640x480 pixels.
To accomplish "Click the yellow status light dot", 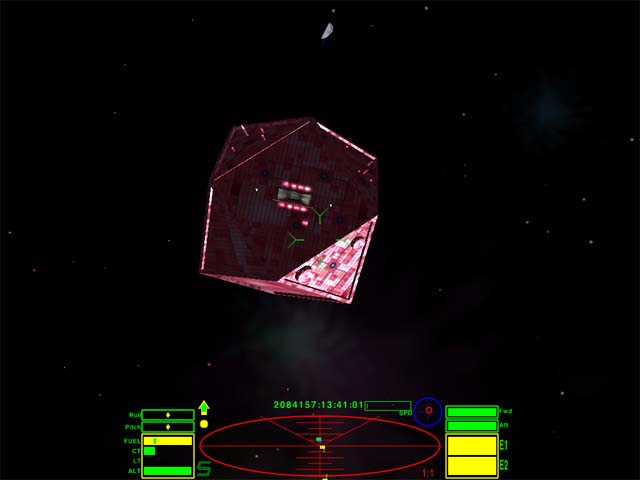I will (x=204, y=423).
